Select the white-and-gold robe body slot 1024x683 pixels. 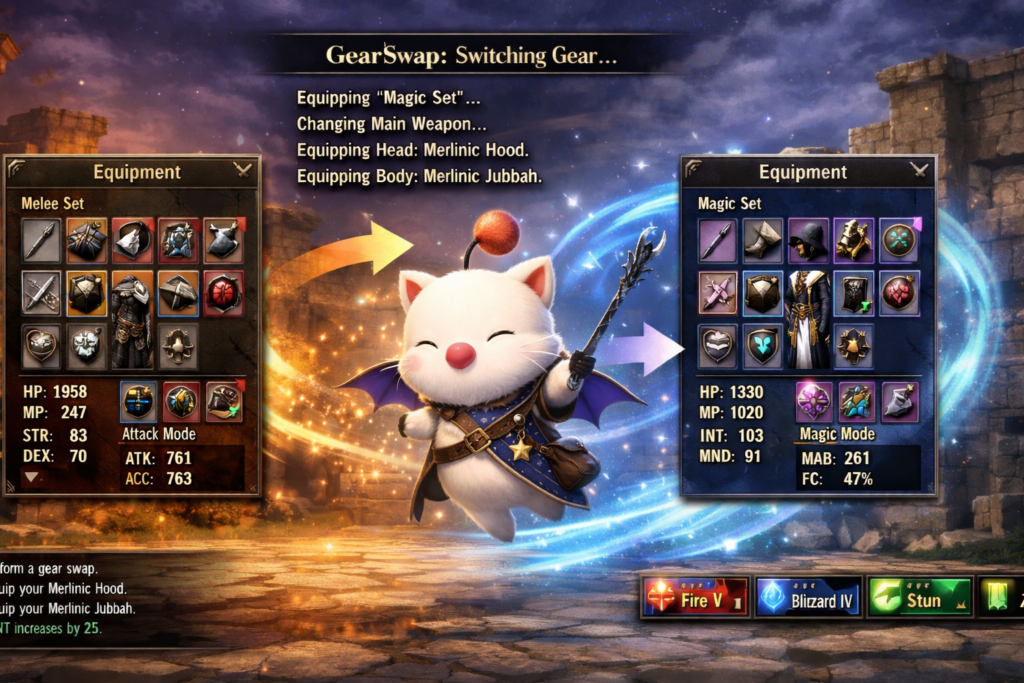click(807, 318)
